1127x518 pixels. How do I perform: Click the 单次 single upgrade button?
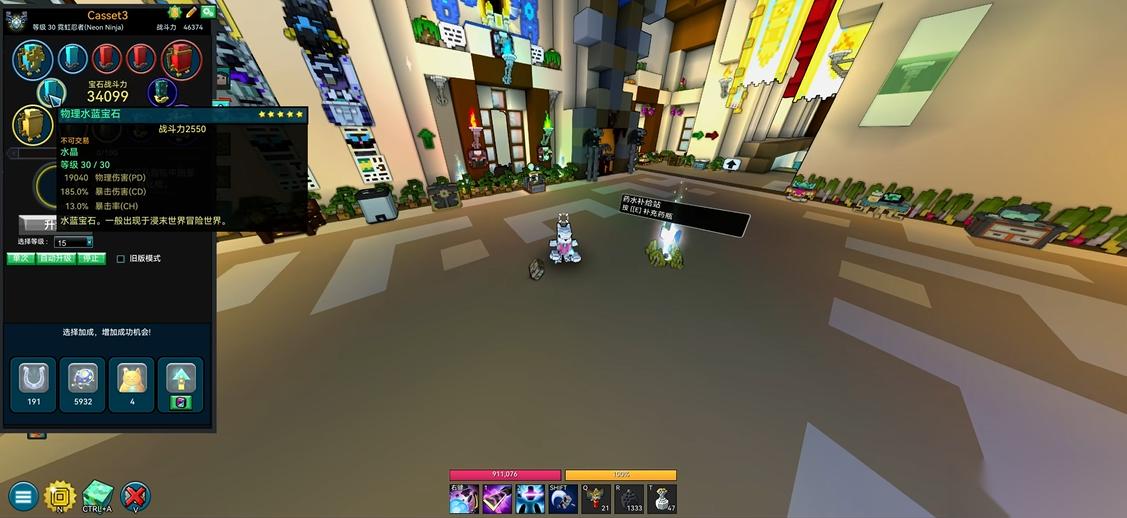[21, 258]
